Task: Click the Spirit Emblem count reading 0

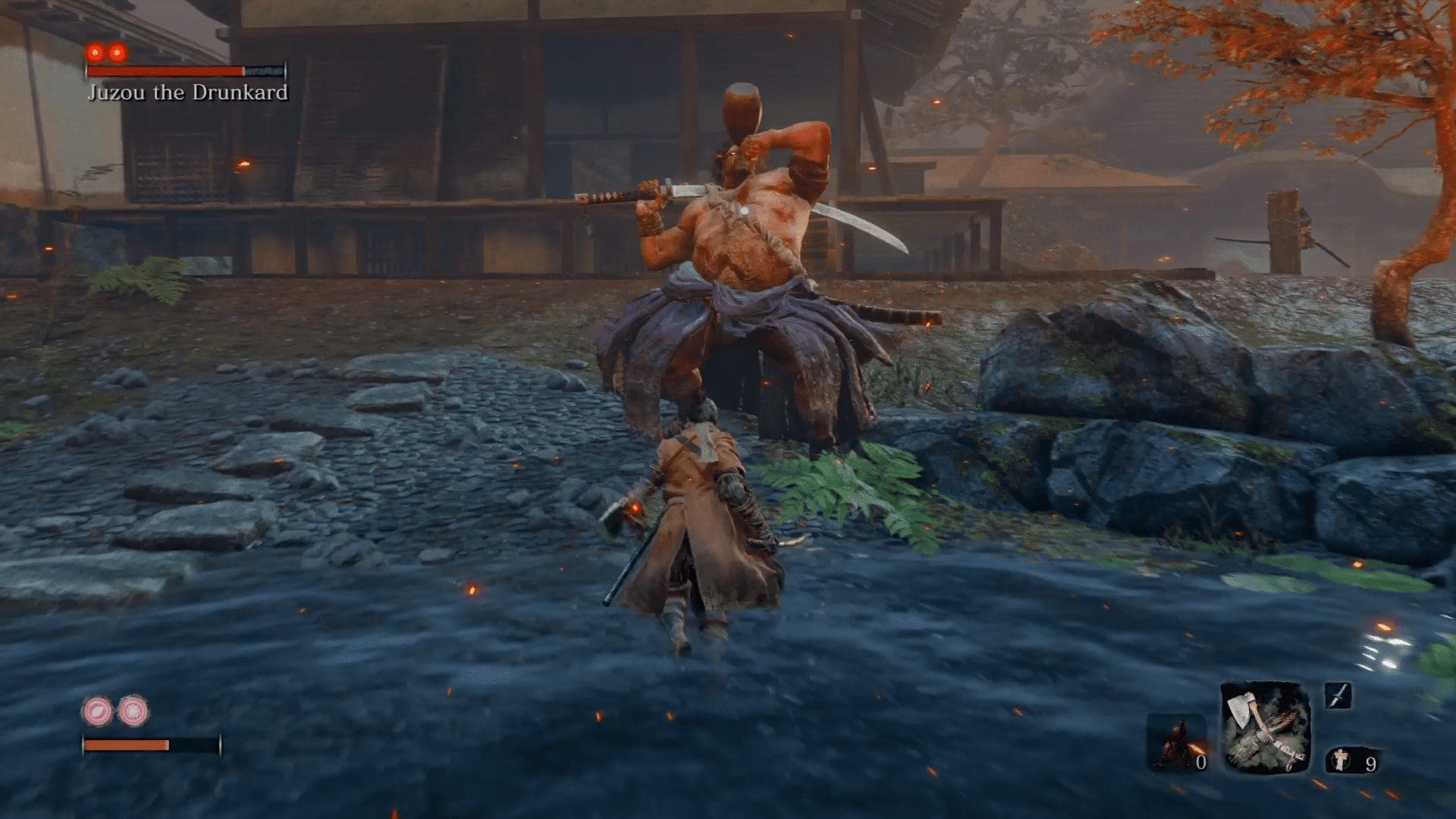Action: [x=1202, y=762]
